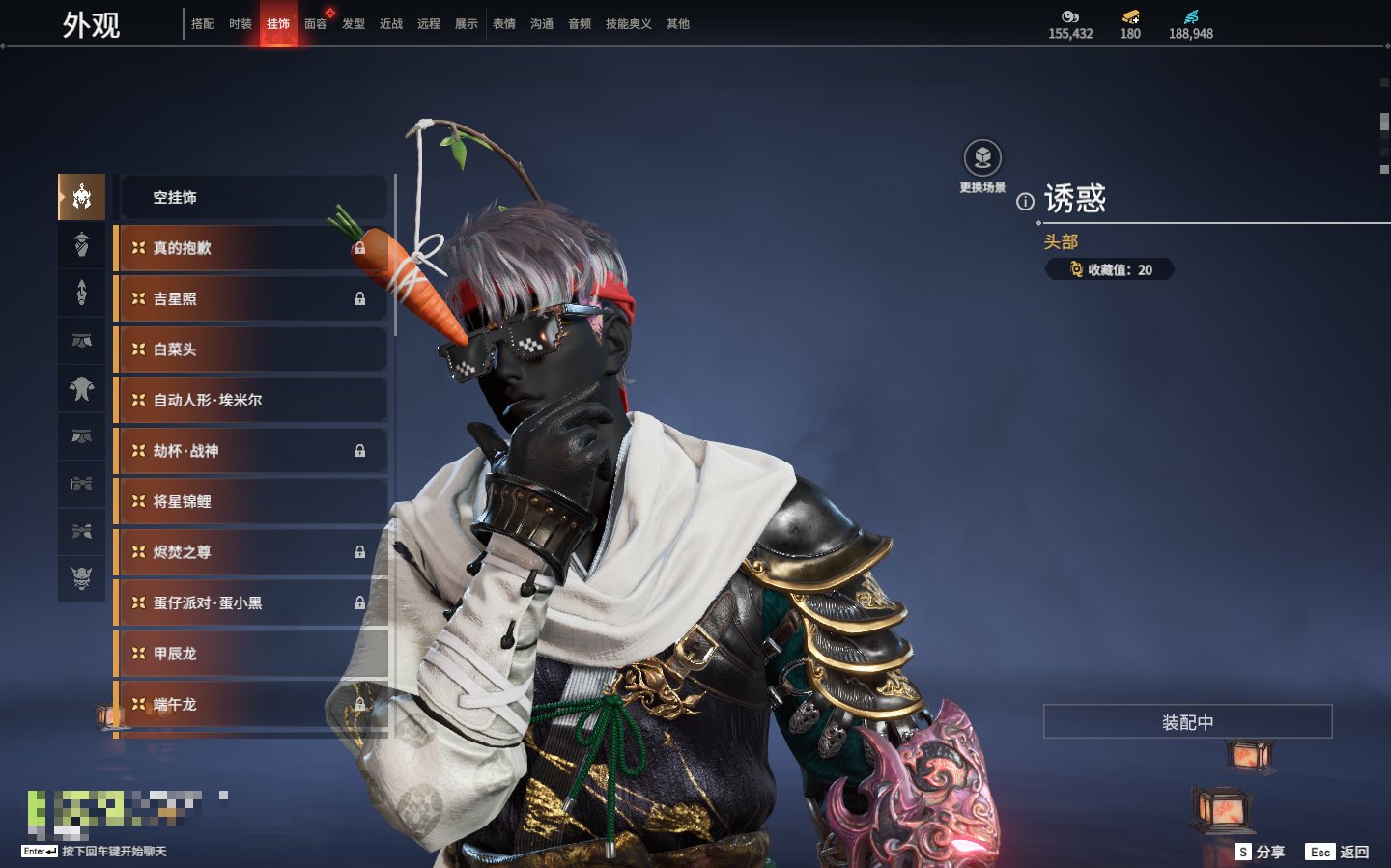Viewport: 1391px width, 868px height.
Task: Switch to the 时装 tab
Action: (x=241, y=24)
